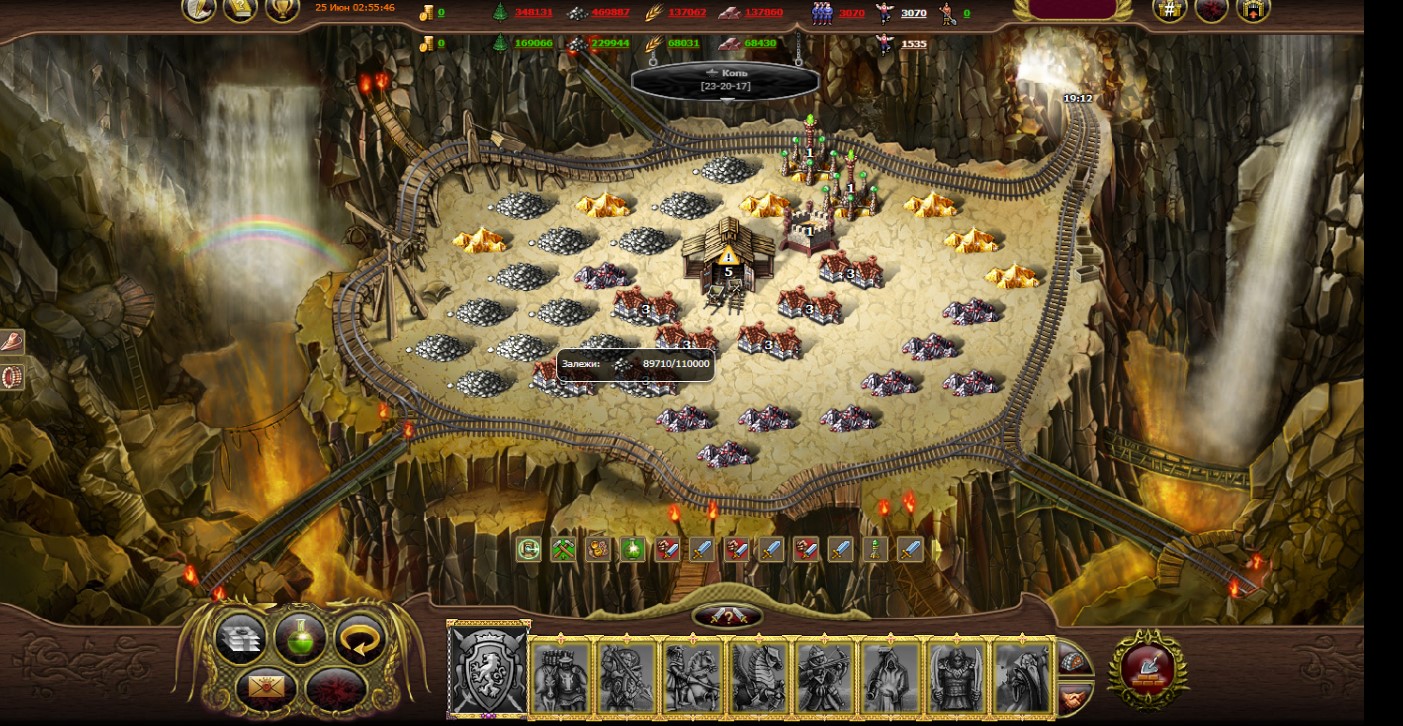Choose the hooded mage unit card

890,677
